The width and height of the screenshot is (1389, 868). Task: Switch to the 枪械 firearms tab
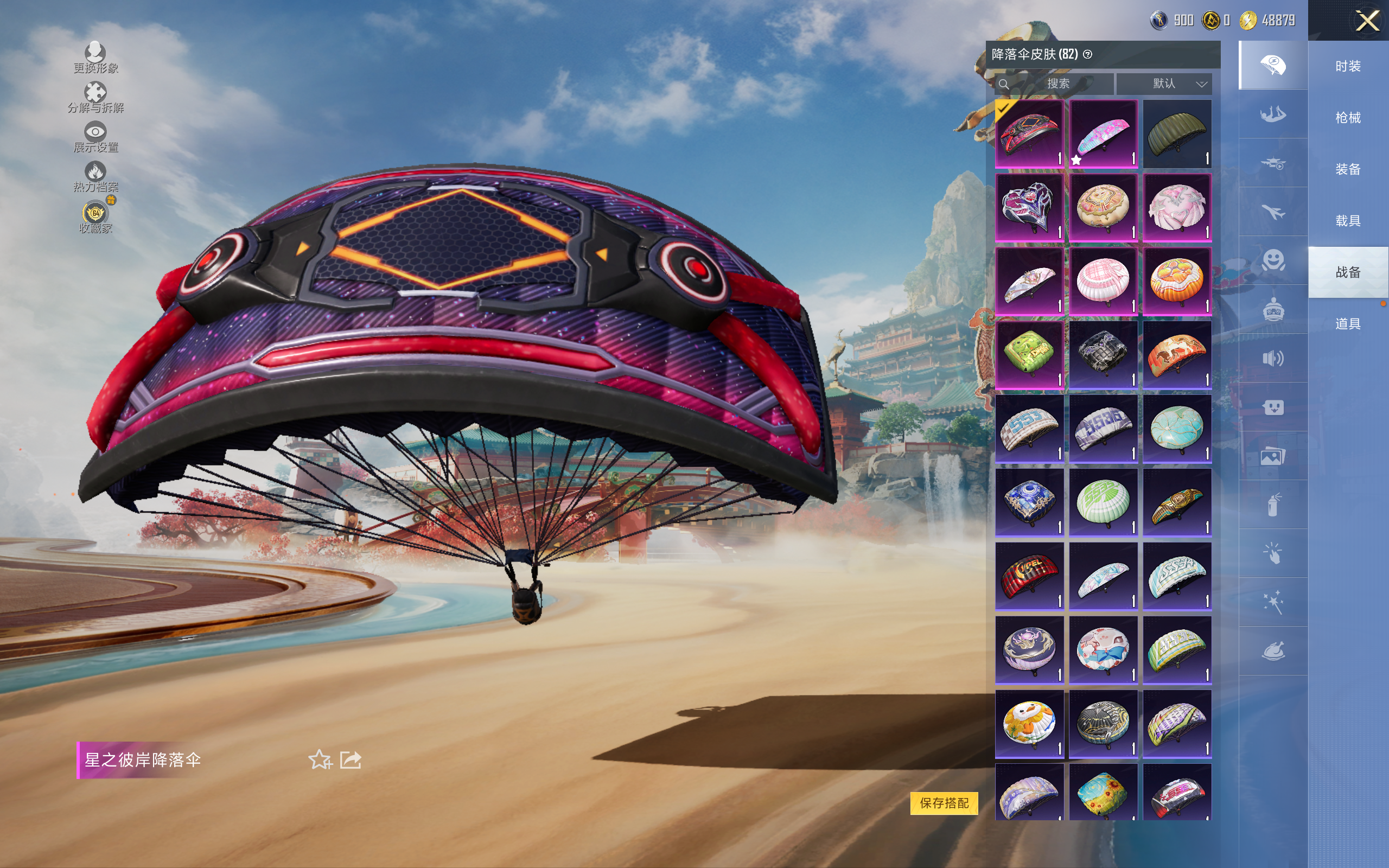1348,118
